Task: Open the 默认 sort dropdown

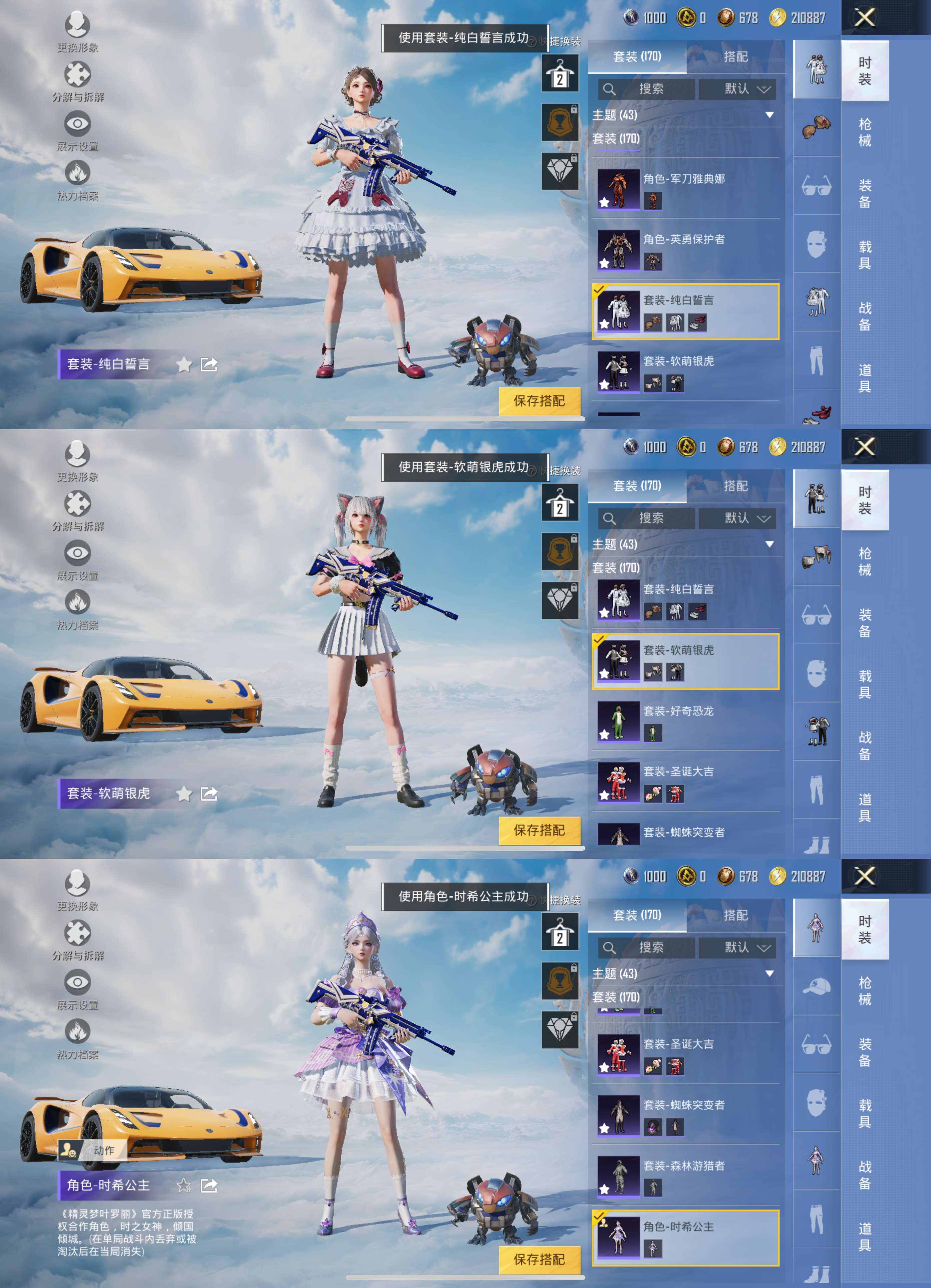Action: 737,89
